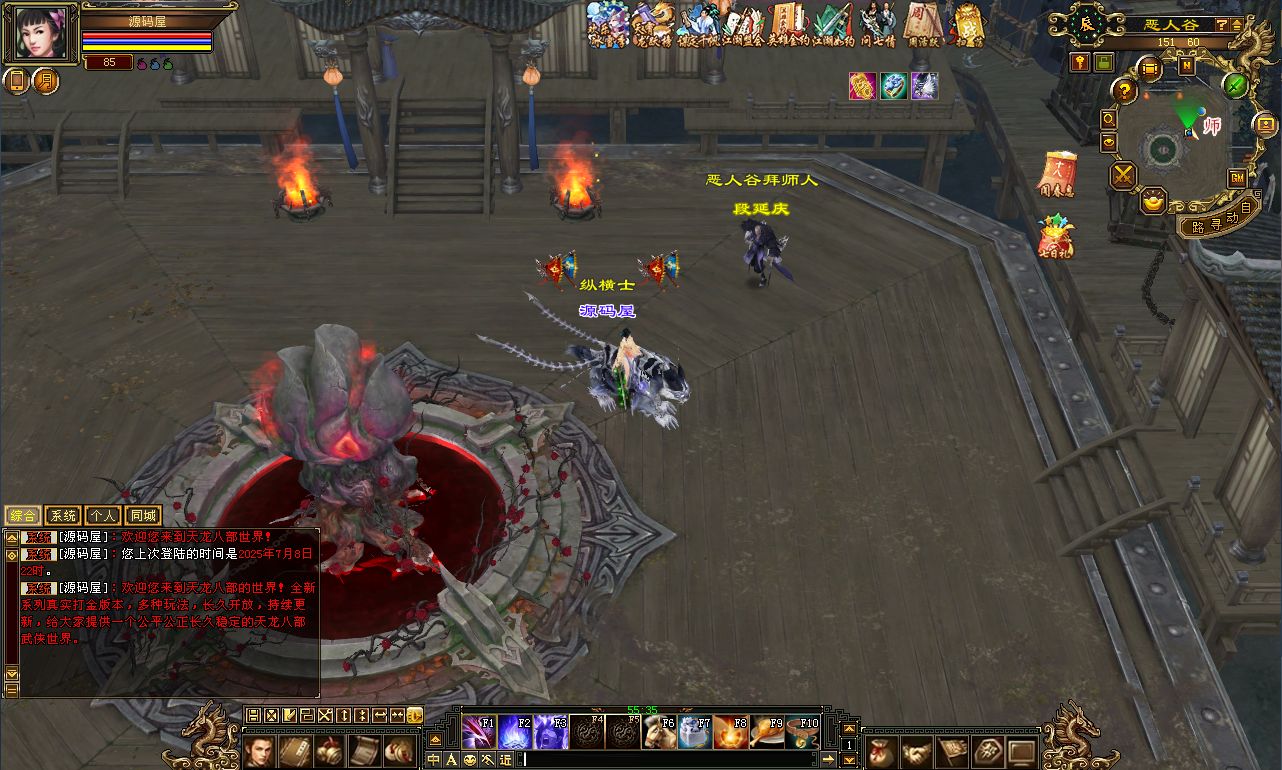Toggle the green sword button on the minimap
Image resolution: width=1282 pixels, height=770 pixels.
pos(1236,85)
